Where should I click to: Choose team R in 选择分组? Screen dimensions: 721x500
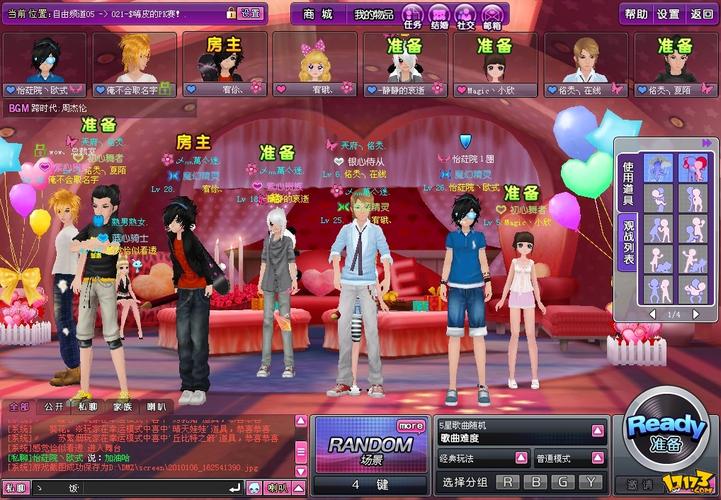pyautogui.click(x=510, y=483)
